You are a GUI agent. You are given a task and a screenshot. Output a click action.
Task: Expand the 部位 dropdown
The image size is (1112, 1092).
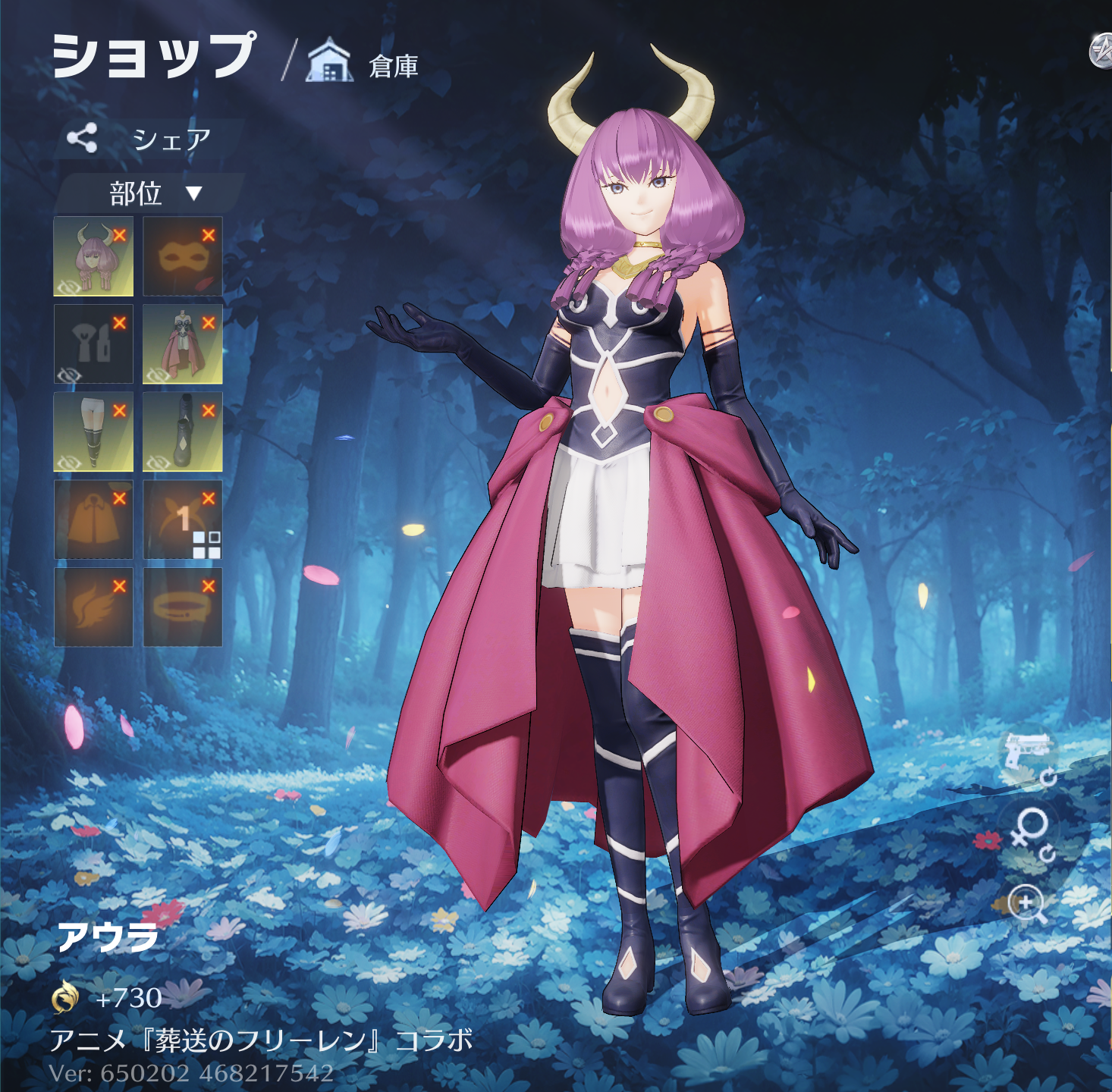click(x=152, y=193)
